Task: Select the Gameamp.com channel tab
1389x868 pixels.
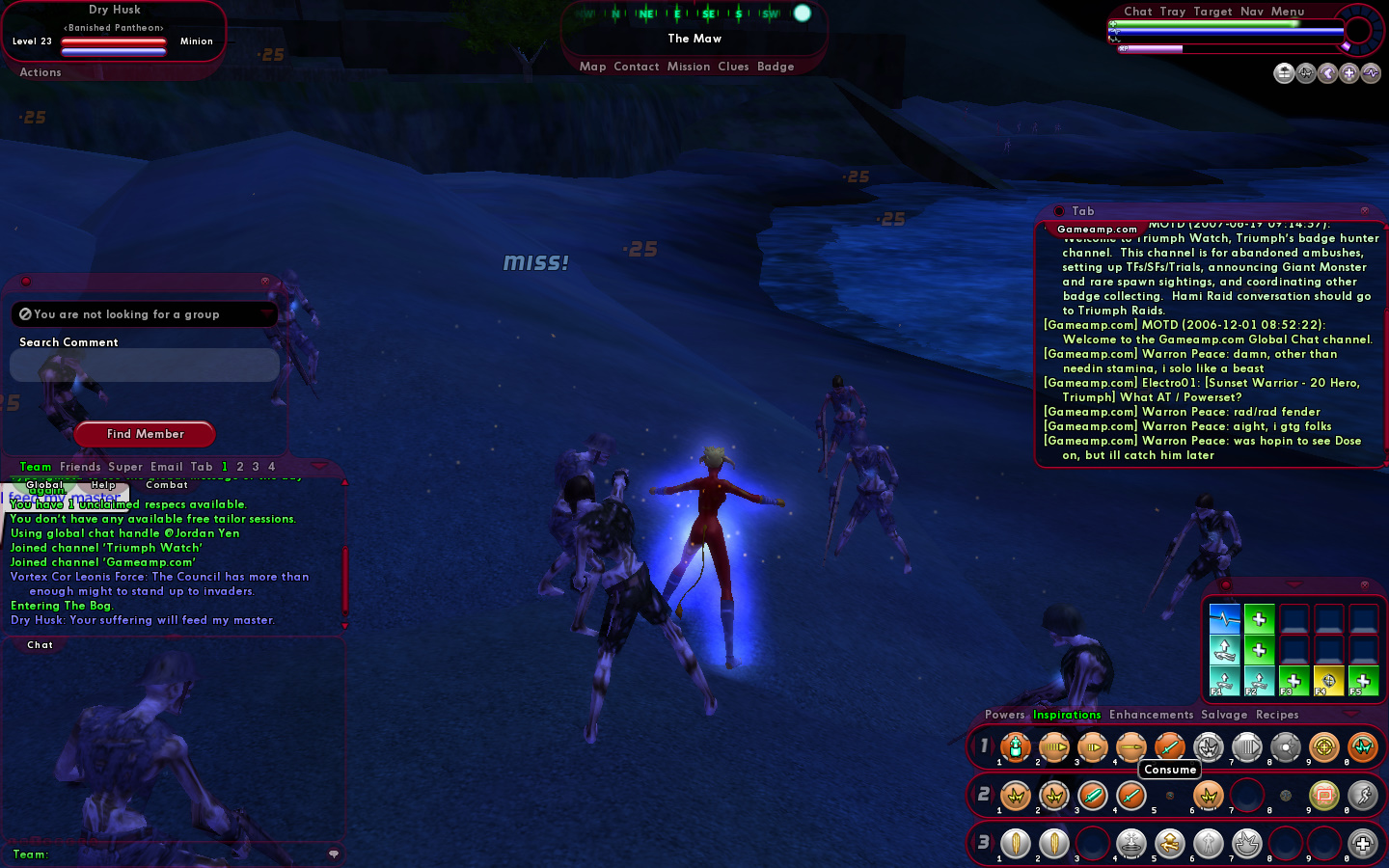Action: point(1097,230)
